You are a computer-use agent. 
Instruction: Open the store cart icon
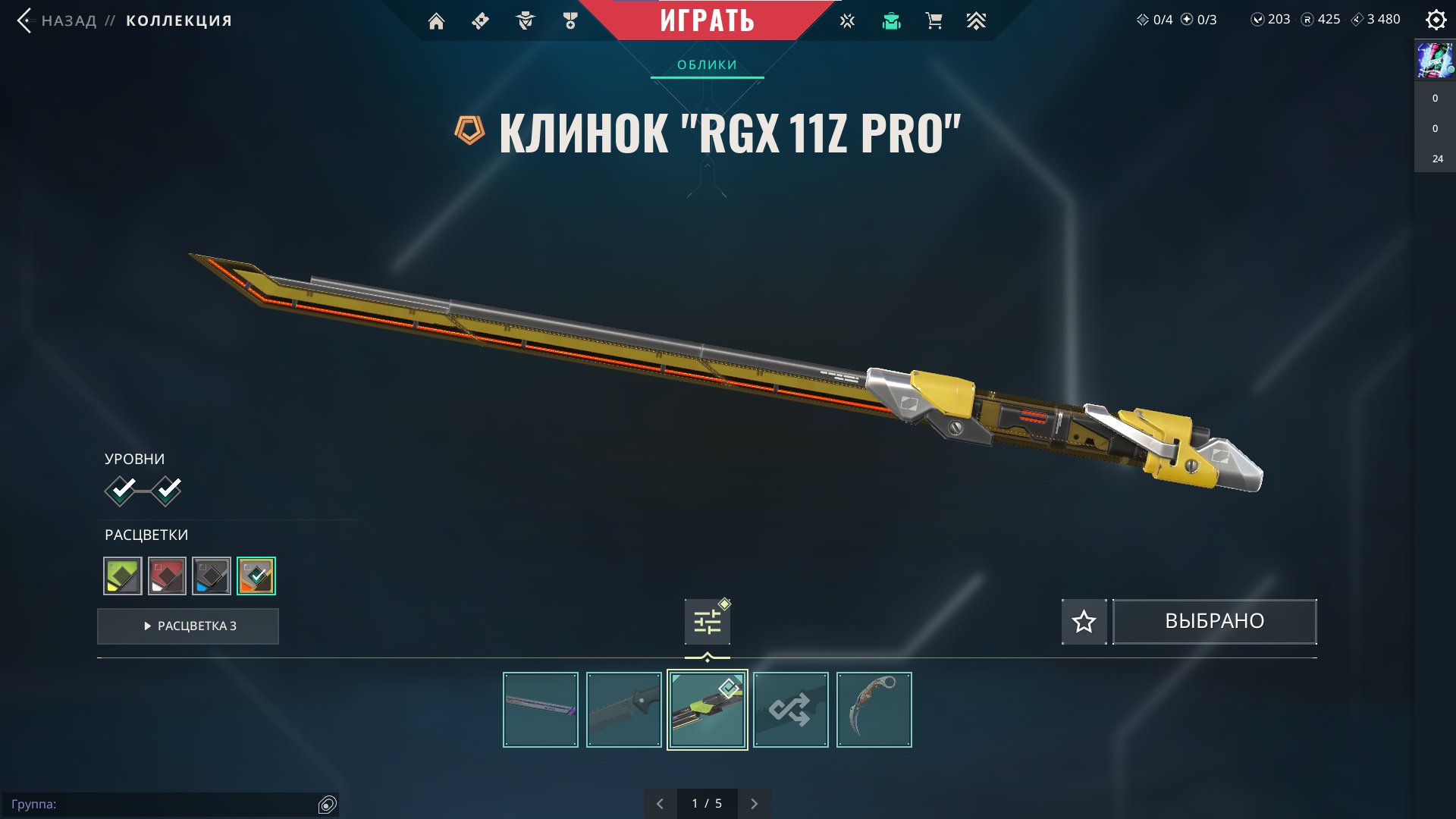tap(934, 21)
